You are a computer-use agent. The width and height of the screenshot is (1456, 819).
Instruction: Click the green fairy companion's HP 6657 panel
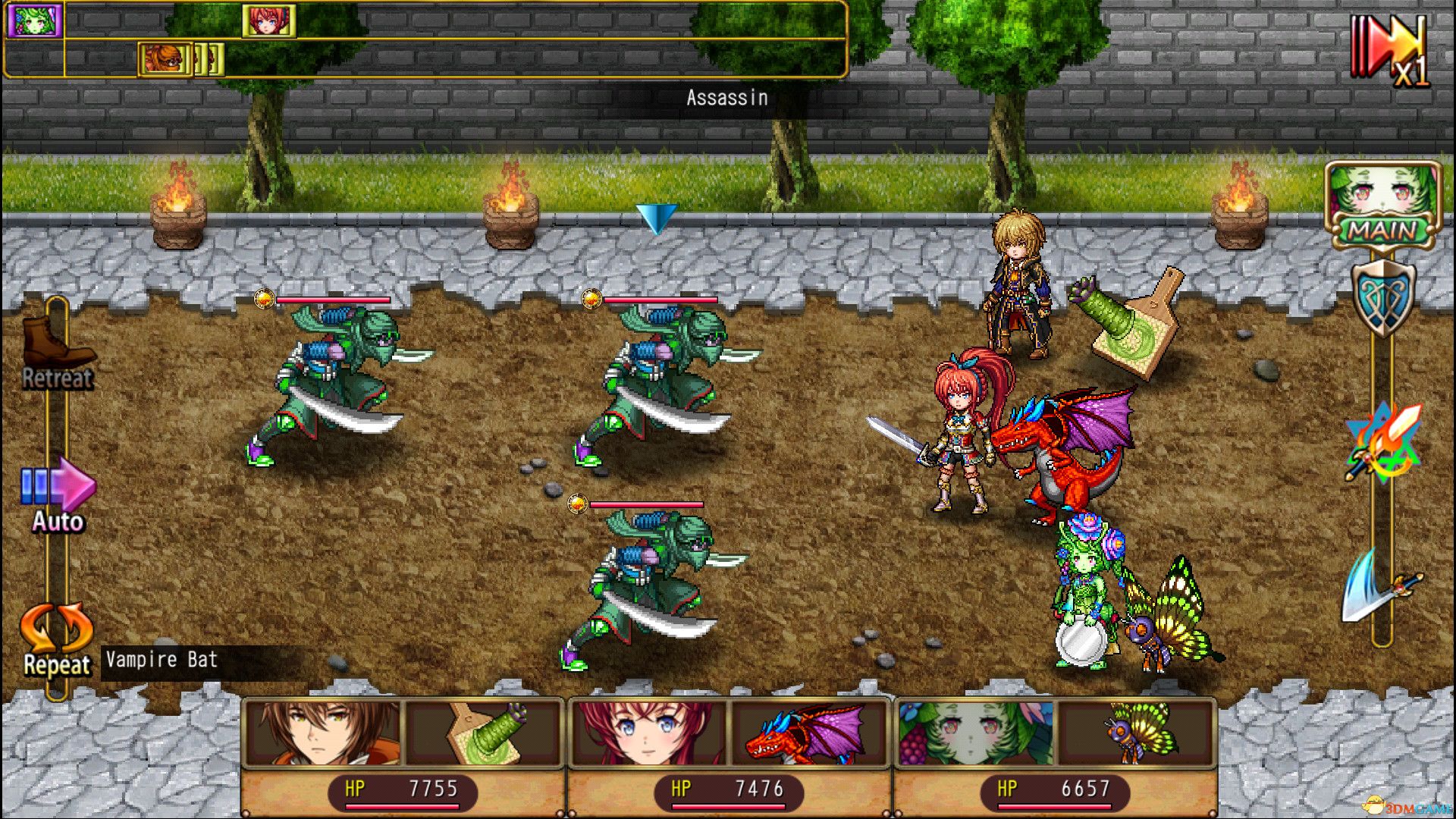click(1054, 790)
